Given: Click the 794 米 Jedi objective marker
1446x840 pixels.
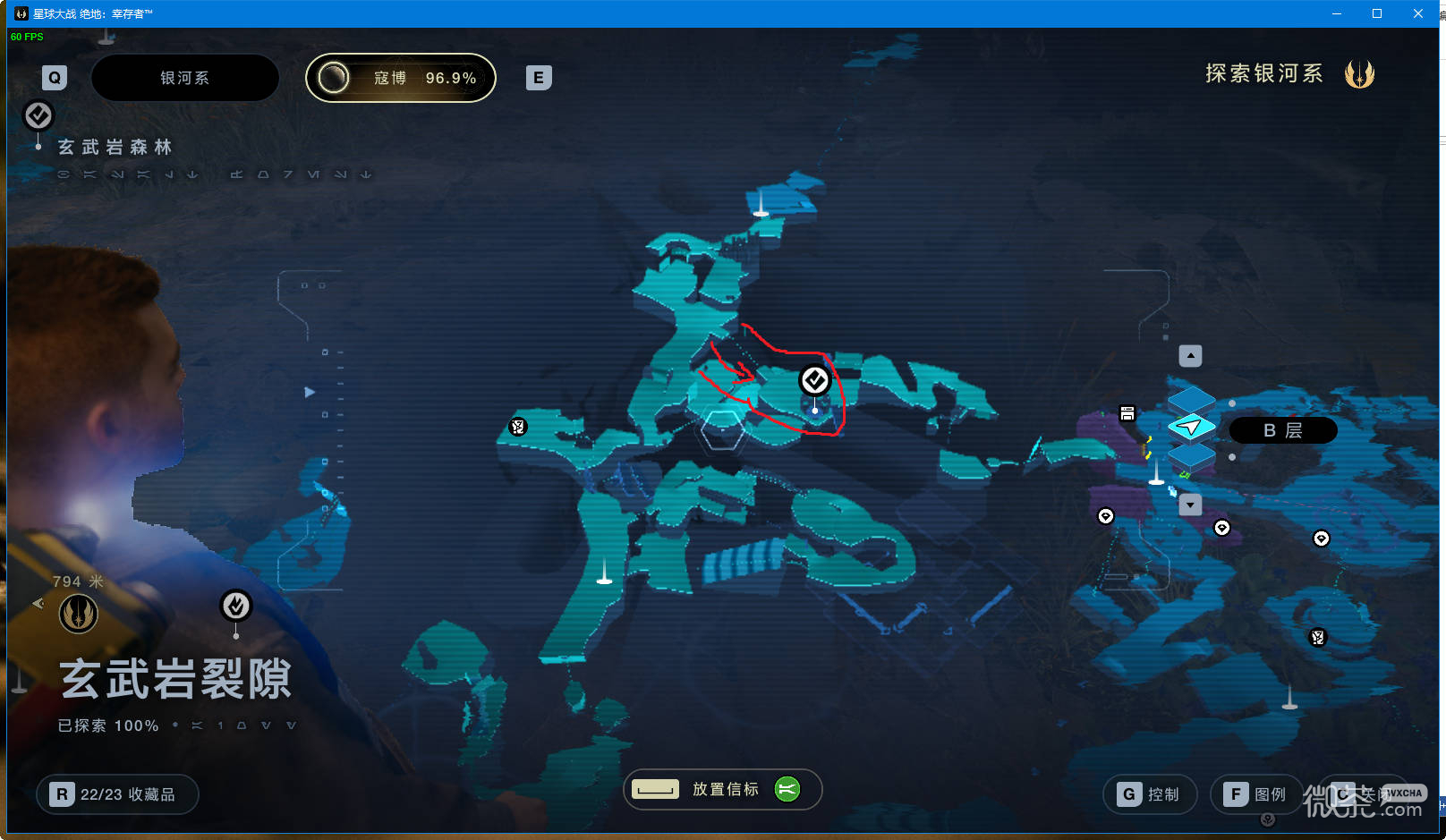Looking at the screenshot, I should click(79, 614).
